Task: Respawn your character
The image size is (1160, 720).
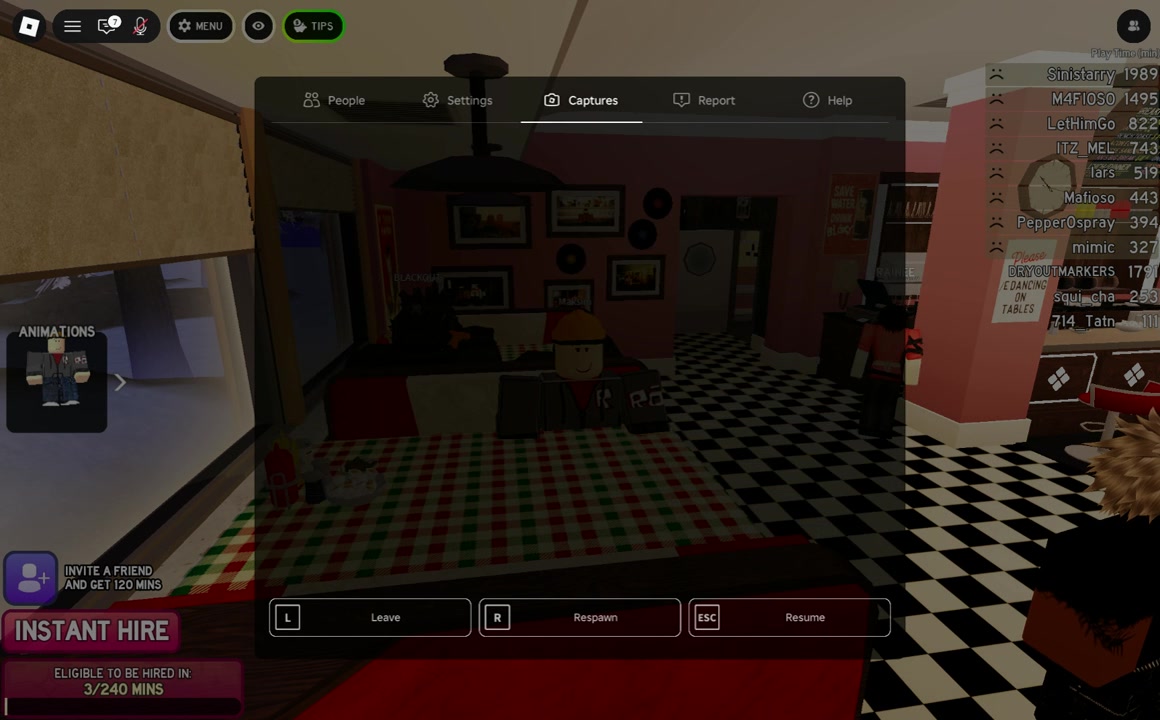Action: tap(580, 617)
